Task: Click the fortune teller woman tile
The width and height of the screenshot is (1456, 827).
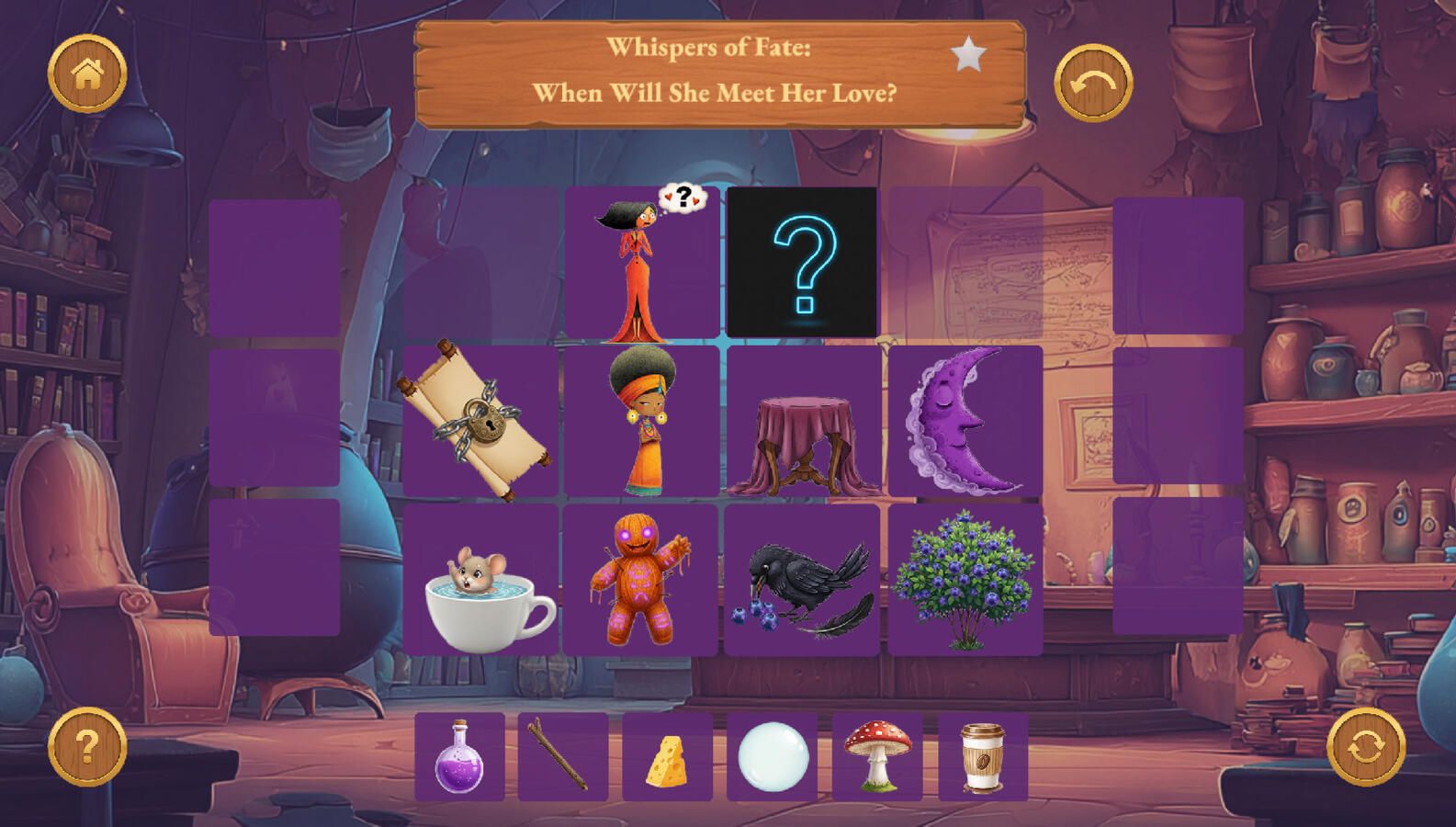Action: pos(641,421)
